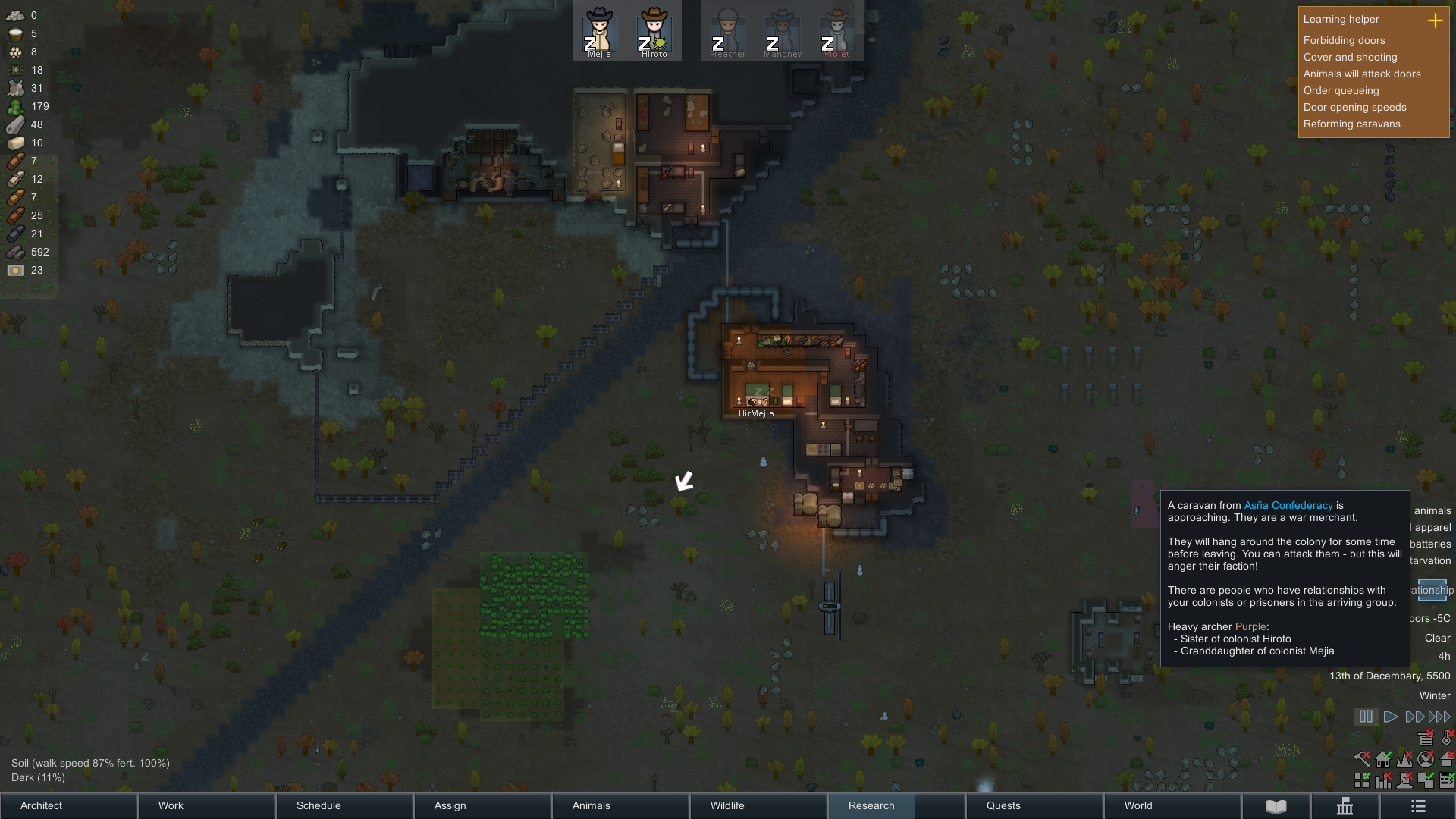Image resolution: width=1456 pixels, height=819 pixels.
Task: Switch to the World view
Action: click(x=1172, y=805)
